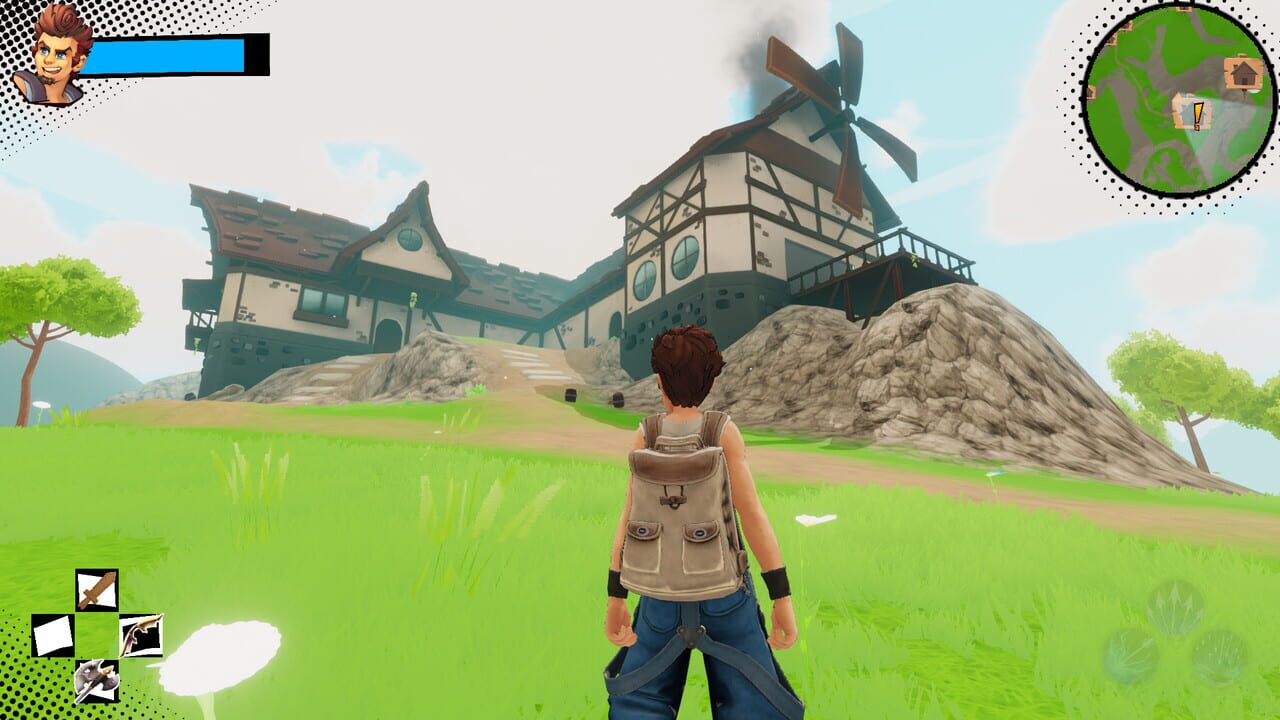This screenshot has width=1280, height=720.
Task: Select the exclamation quest marker on the minimap
Action: tap(1197, 113)
